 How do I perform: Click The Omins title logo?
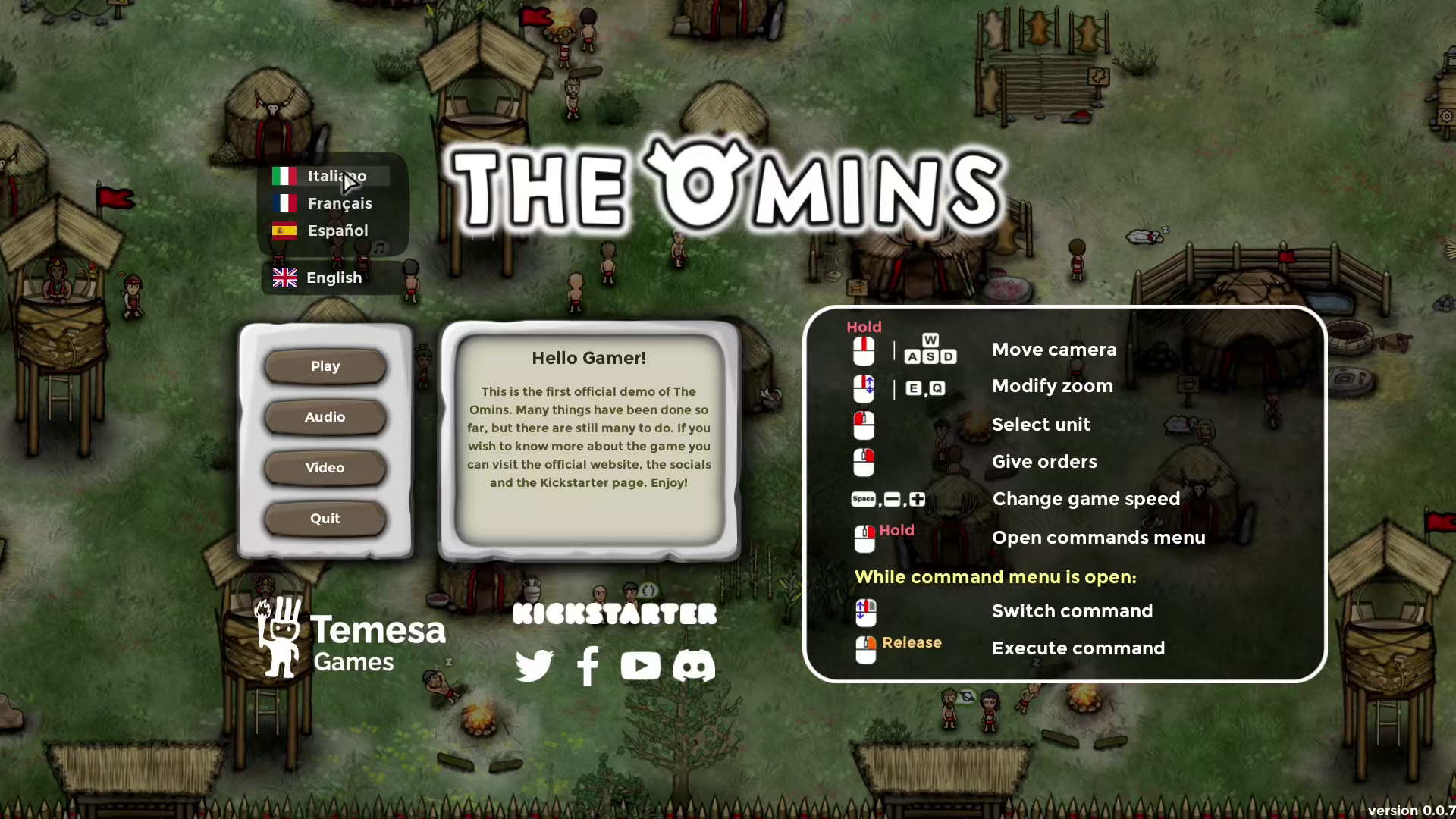(724, 186)
